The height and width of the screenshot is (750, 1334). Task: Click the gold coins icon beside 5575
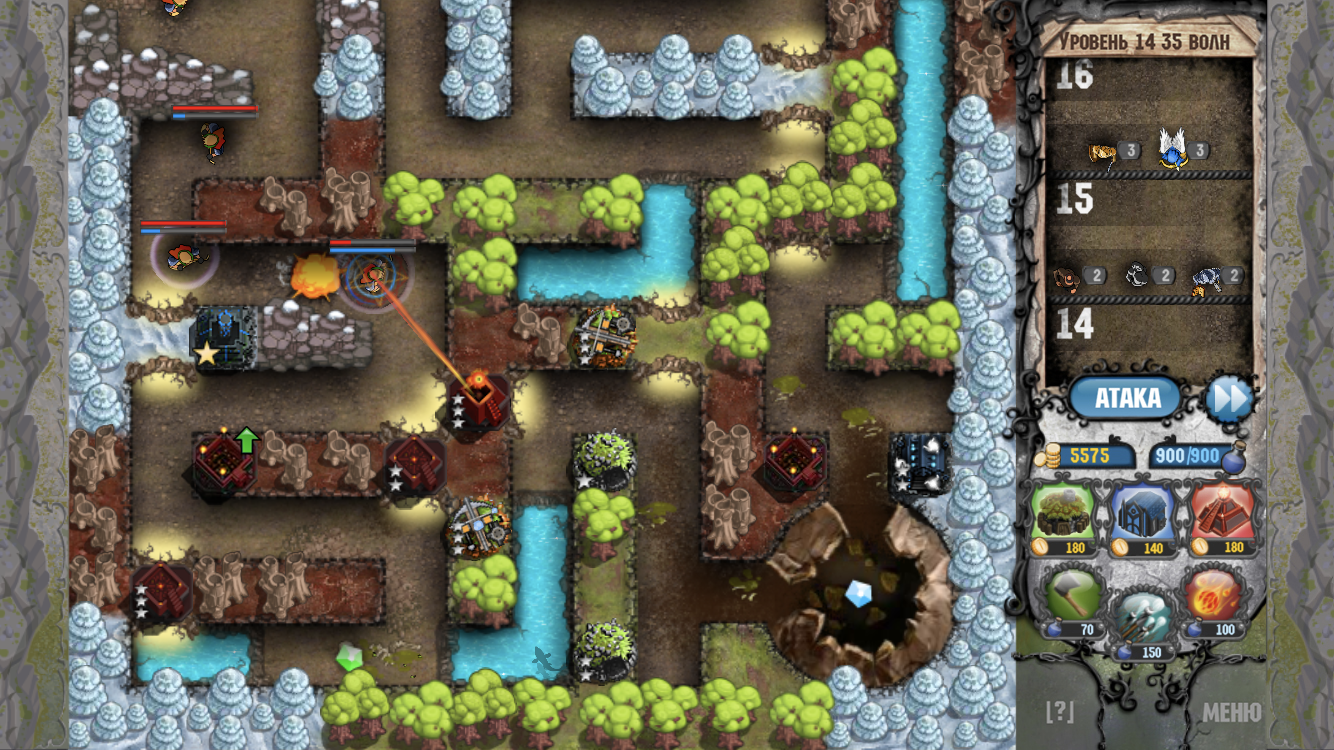(x=1051, y=456)
